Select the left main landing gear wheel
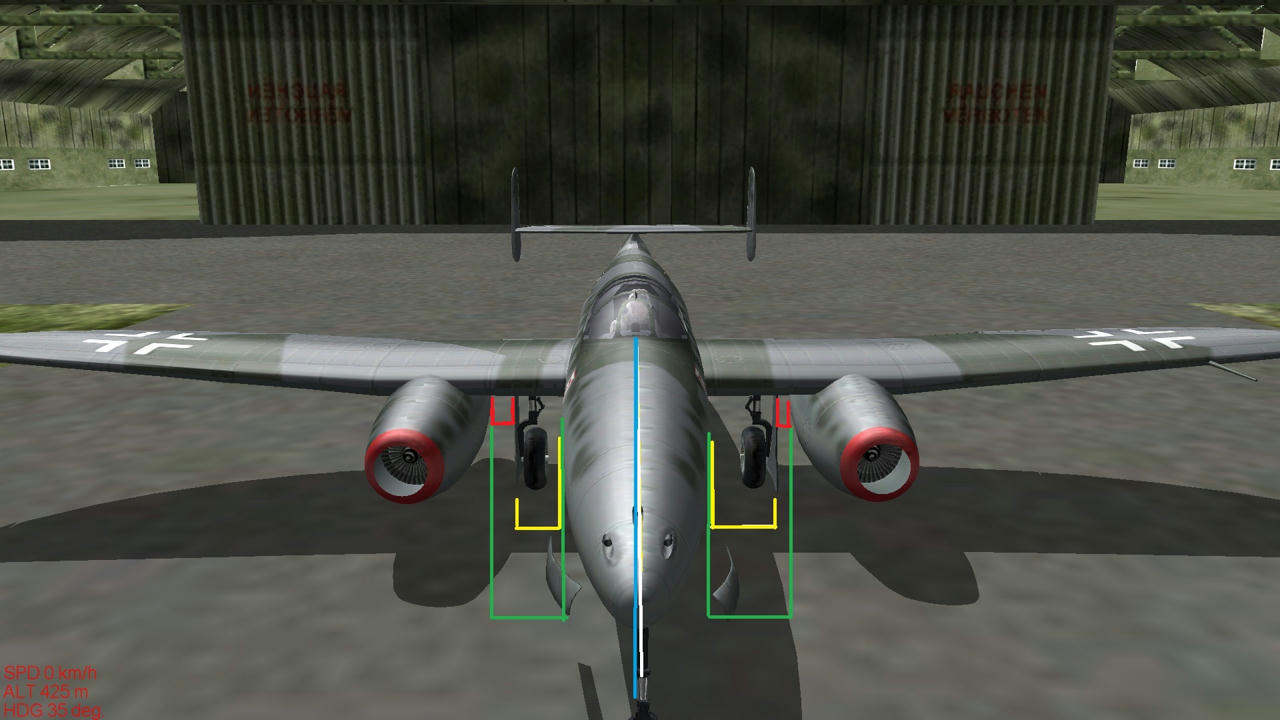Image resolution: width=1280 pixels, height=720 pixels. tap(532, 460)
